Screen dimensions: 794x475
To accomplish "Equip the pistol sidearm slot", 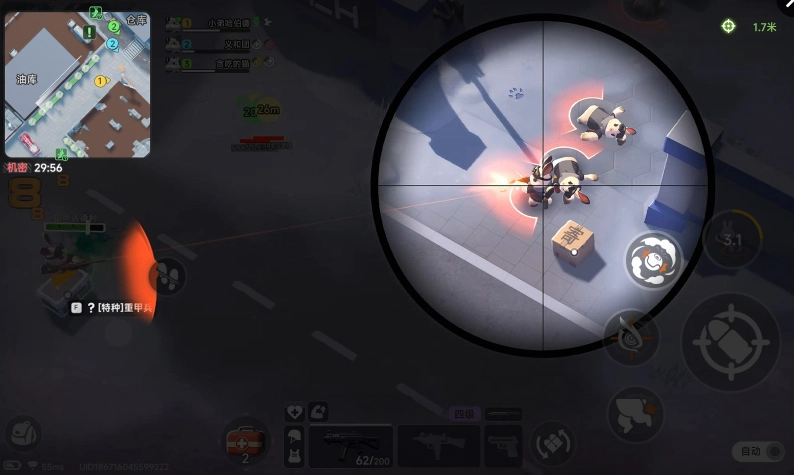I will pyautogui.click(x=503, y=444).
